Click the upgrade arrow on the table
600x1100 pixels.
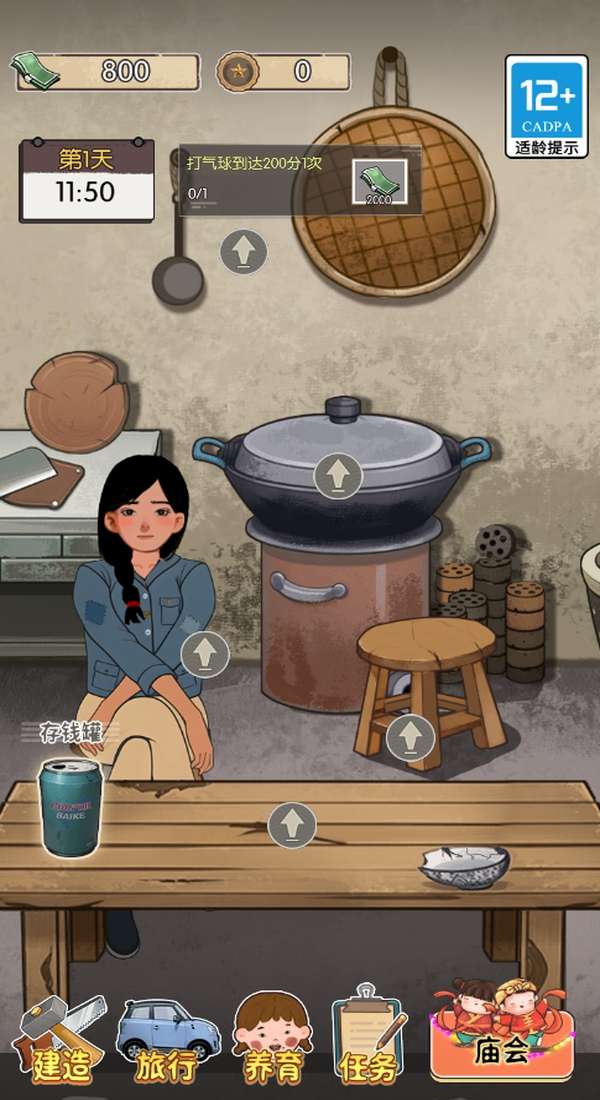pyautogui.click(x=292, y=824)
